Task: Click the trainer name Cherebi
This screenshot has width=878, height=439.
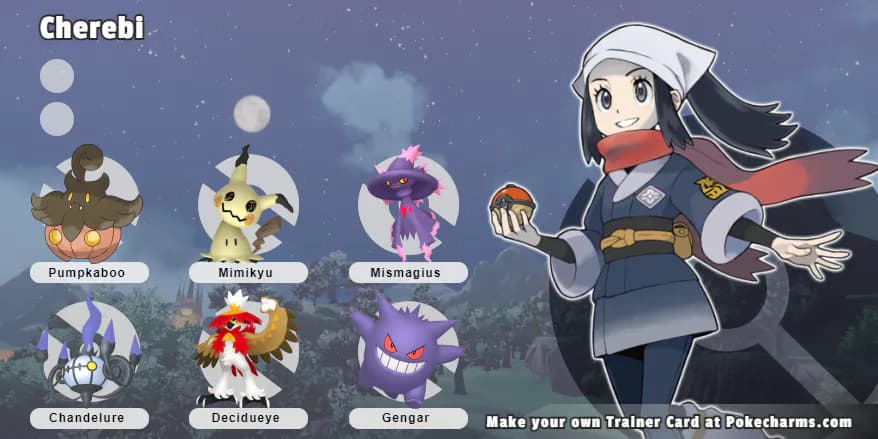Action: point(91,28)
